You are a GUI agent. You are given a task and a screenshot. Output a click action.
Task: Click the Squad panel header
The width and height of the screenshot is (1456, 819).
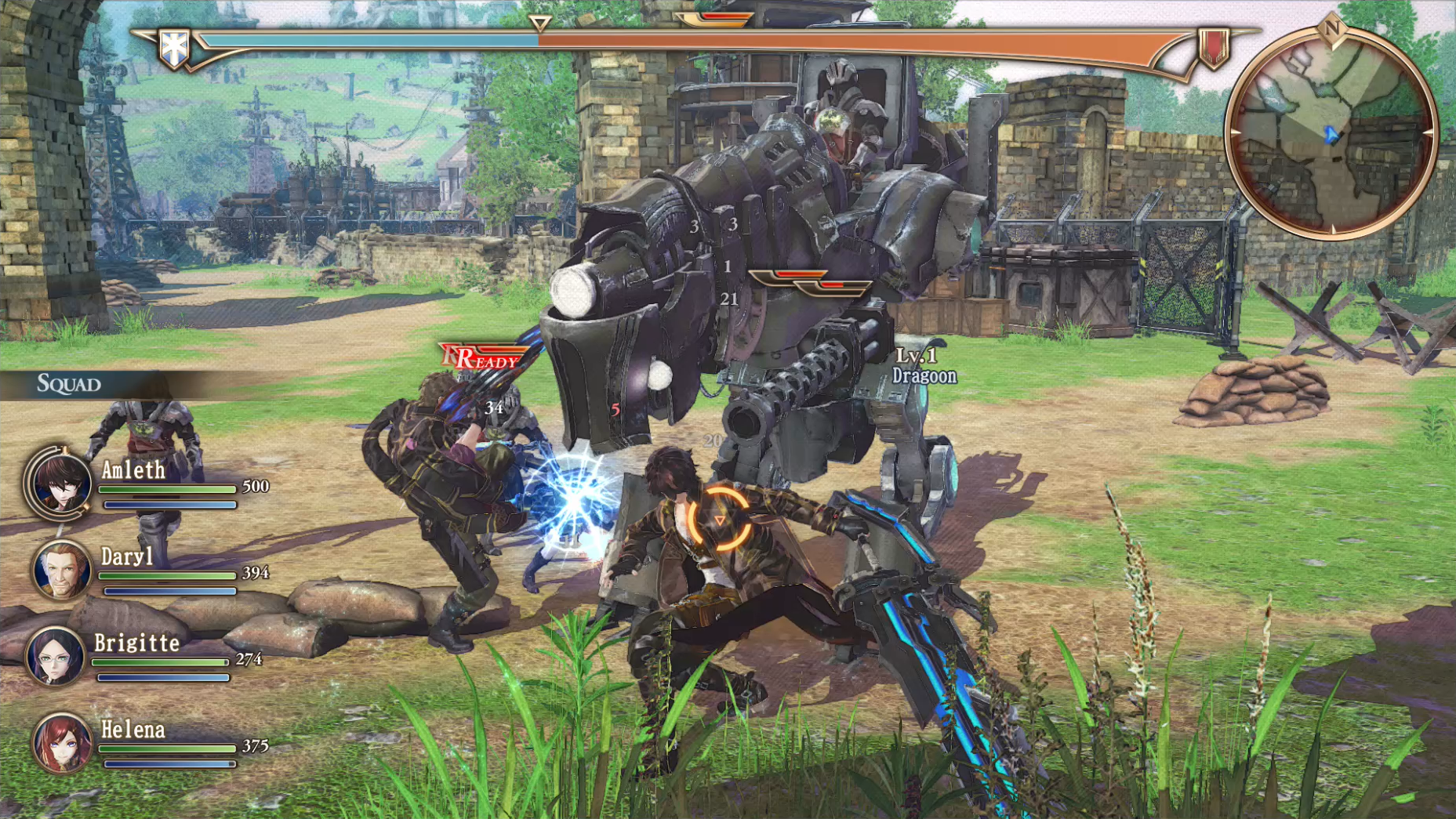pyautogui.click(x=71, y=384)
